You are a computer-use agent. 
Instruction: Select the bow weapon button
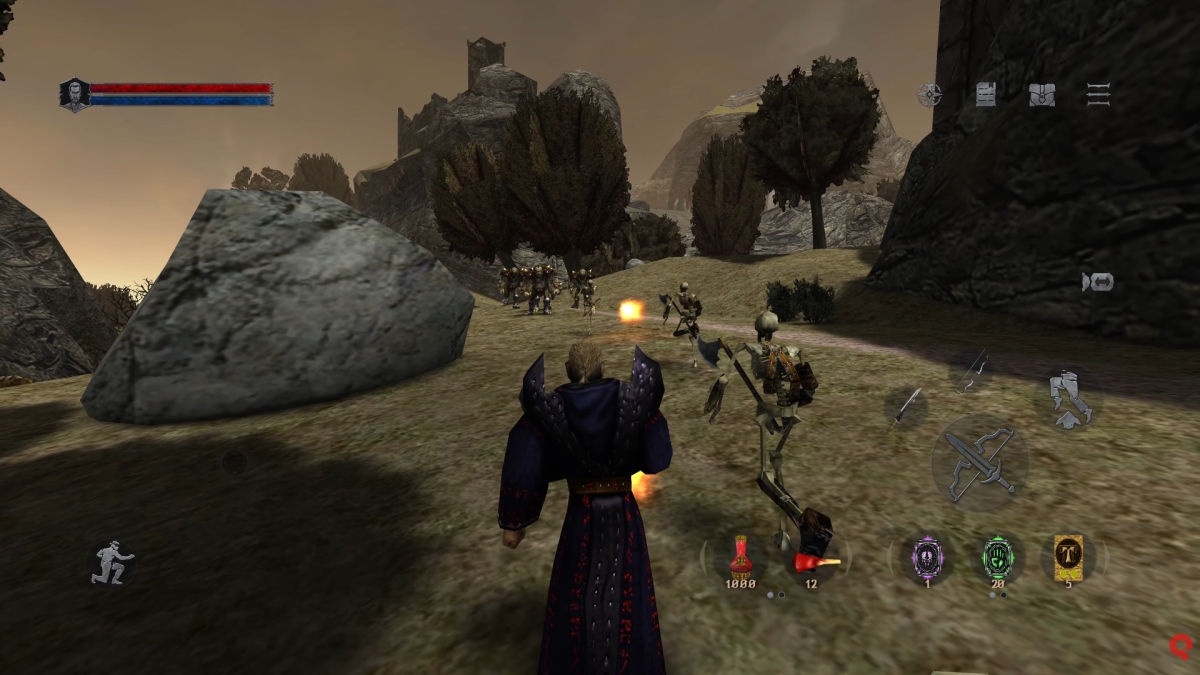pos(971,371)
